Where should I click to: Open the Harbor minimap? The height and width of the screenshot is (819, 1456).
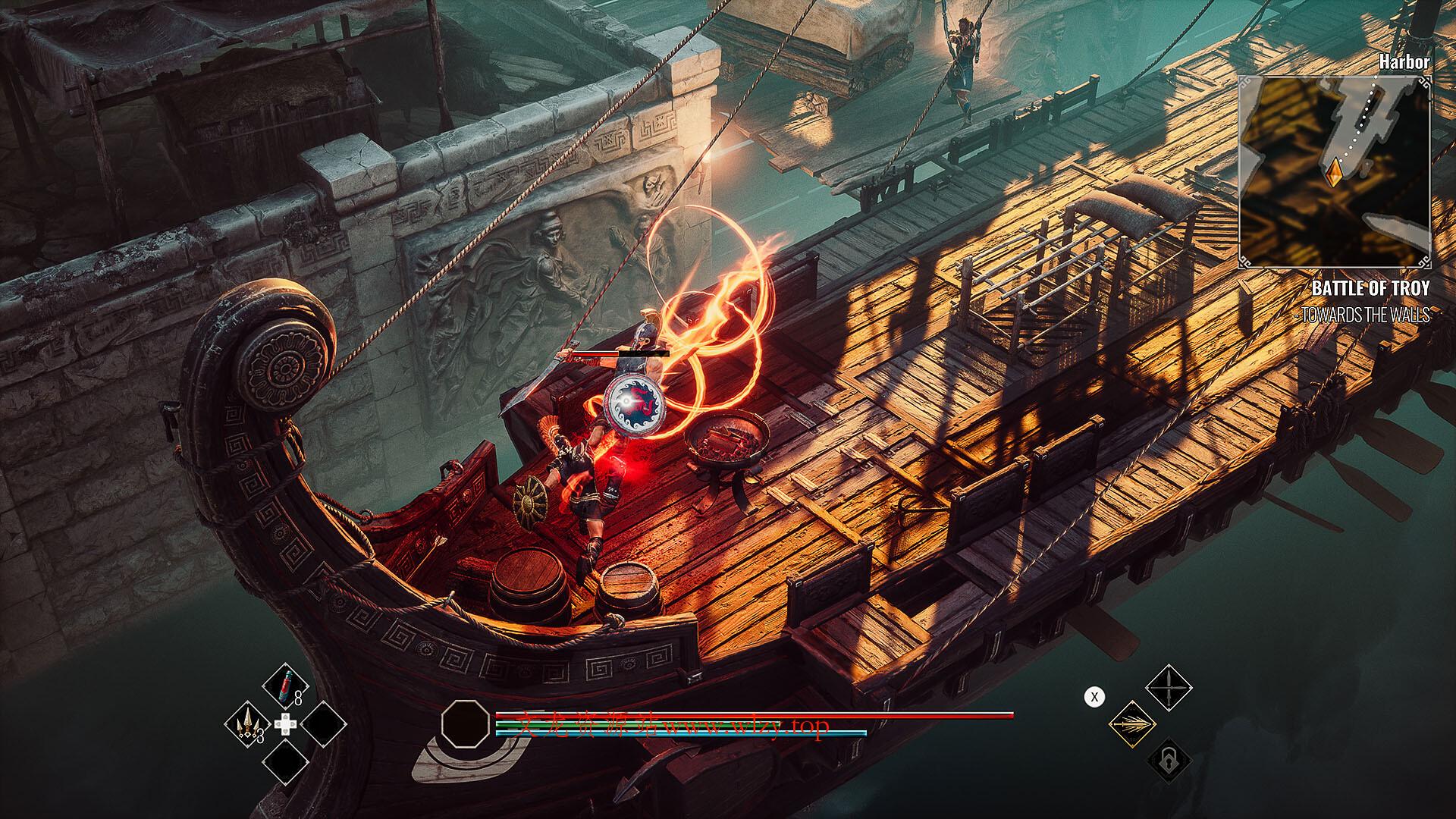pos(1335,171)
